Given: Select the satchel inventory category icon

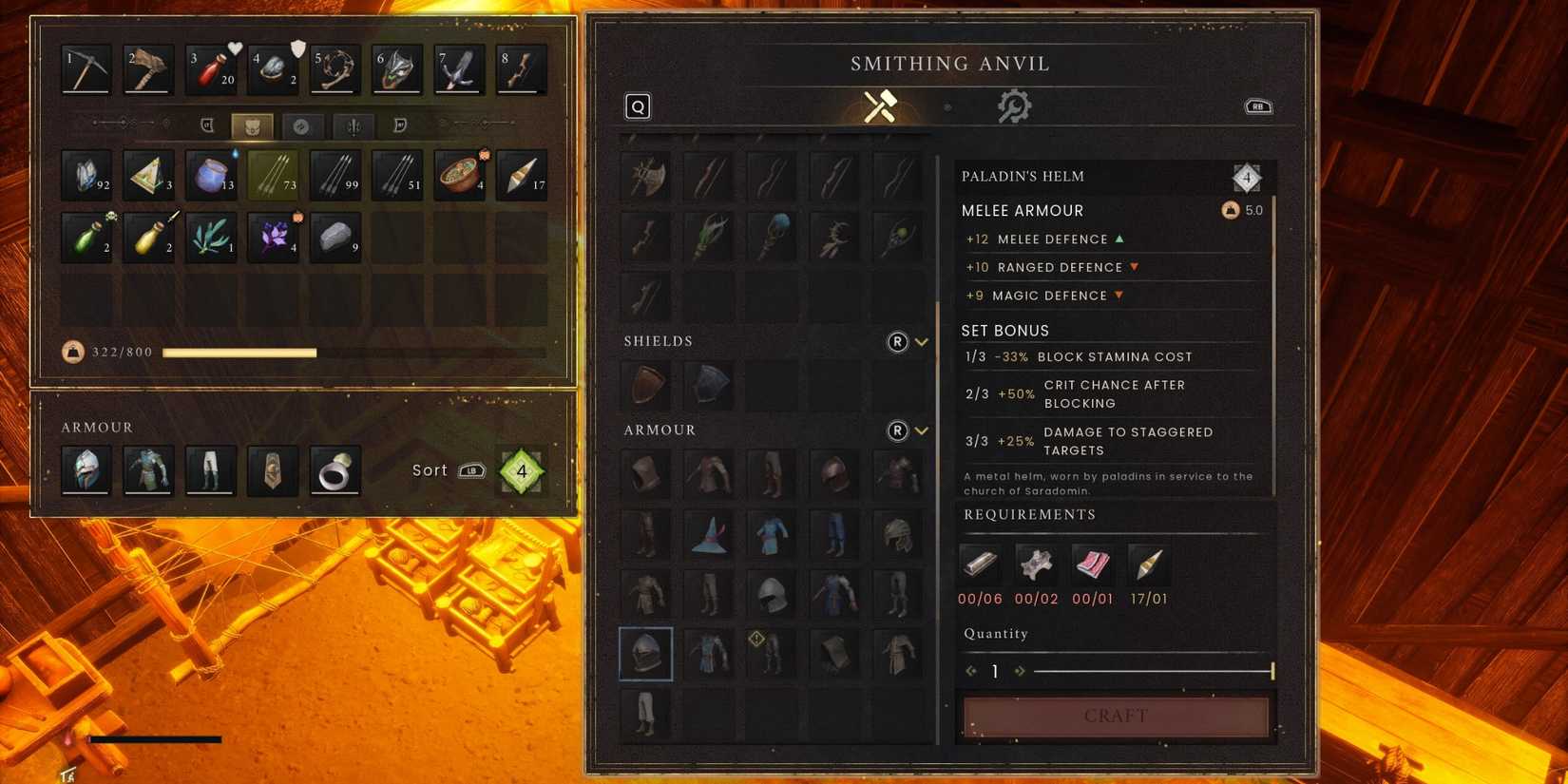Looking at the screenshot, I should pos(252,124).
